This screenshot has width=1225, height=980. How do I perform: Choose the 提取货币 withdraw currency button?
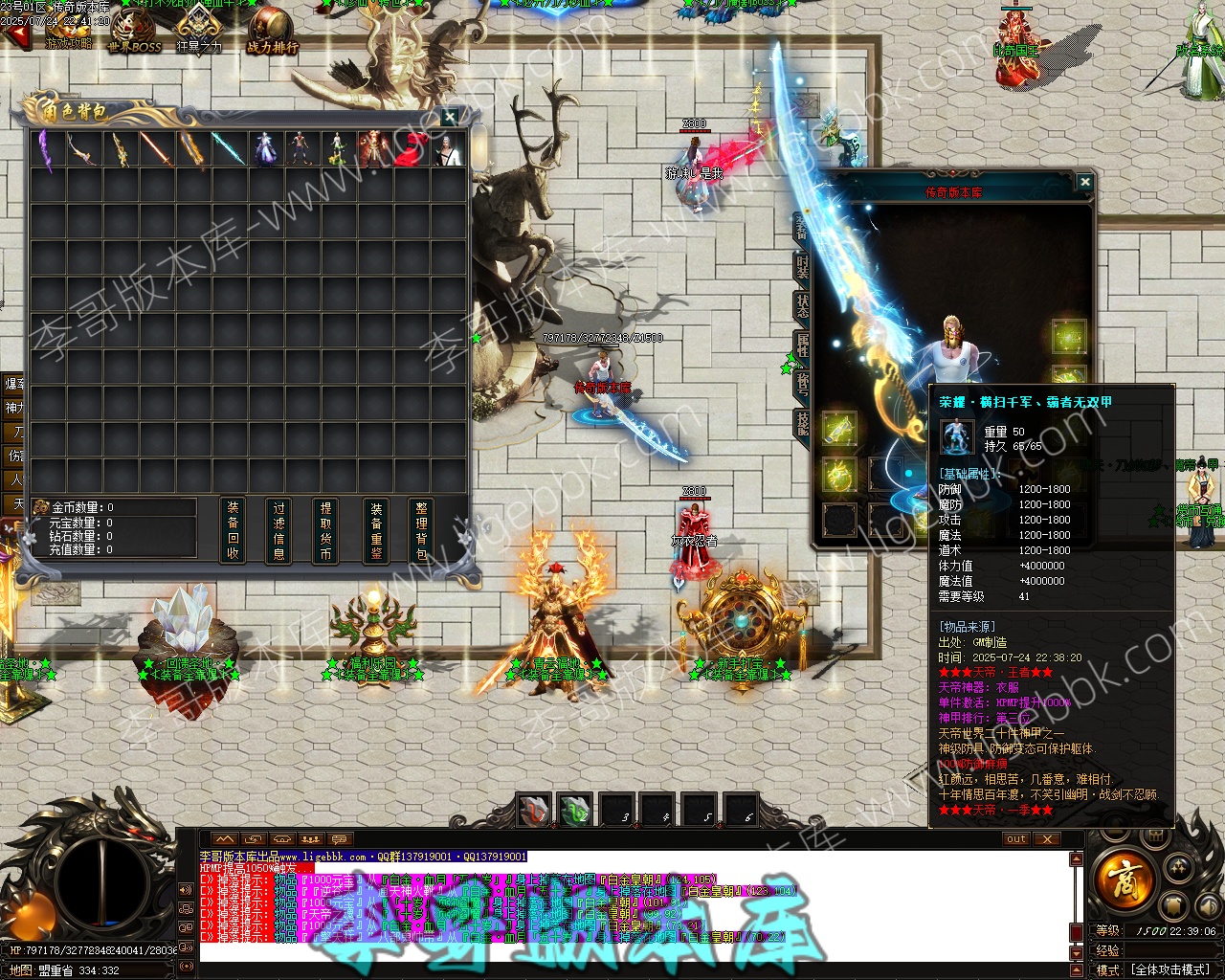coord(325,530)
